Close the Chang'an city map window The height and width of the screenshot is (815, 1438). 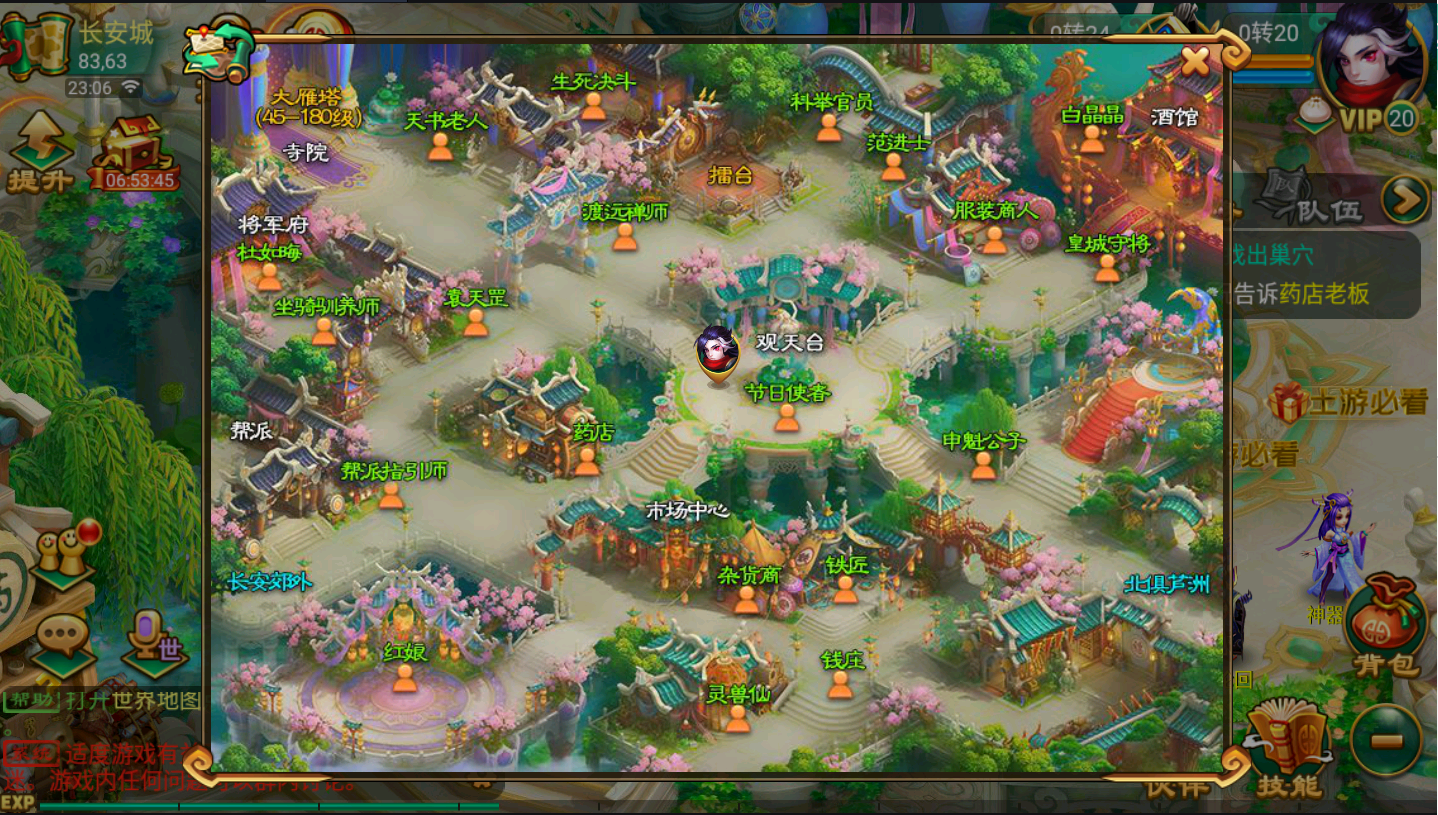coord(1195,62)
